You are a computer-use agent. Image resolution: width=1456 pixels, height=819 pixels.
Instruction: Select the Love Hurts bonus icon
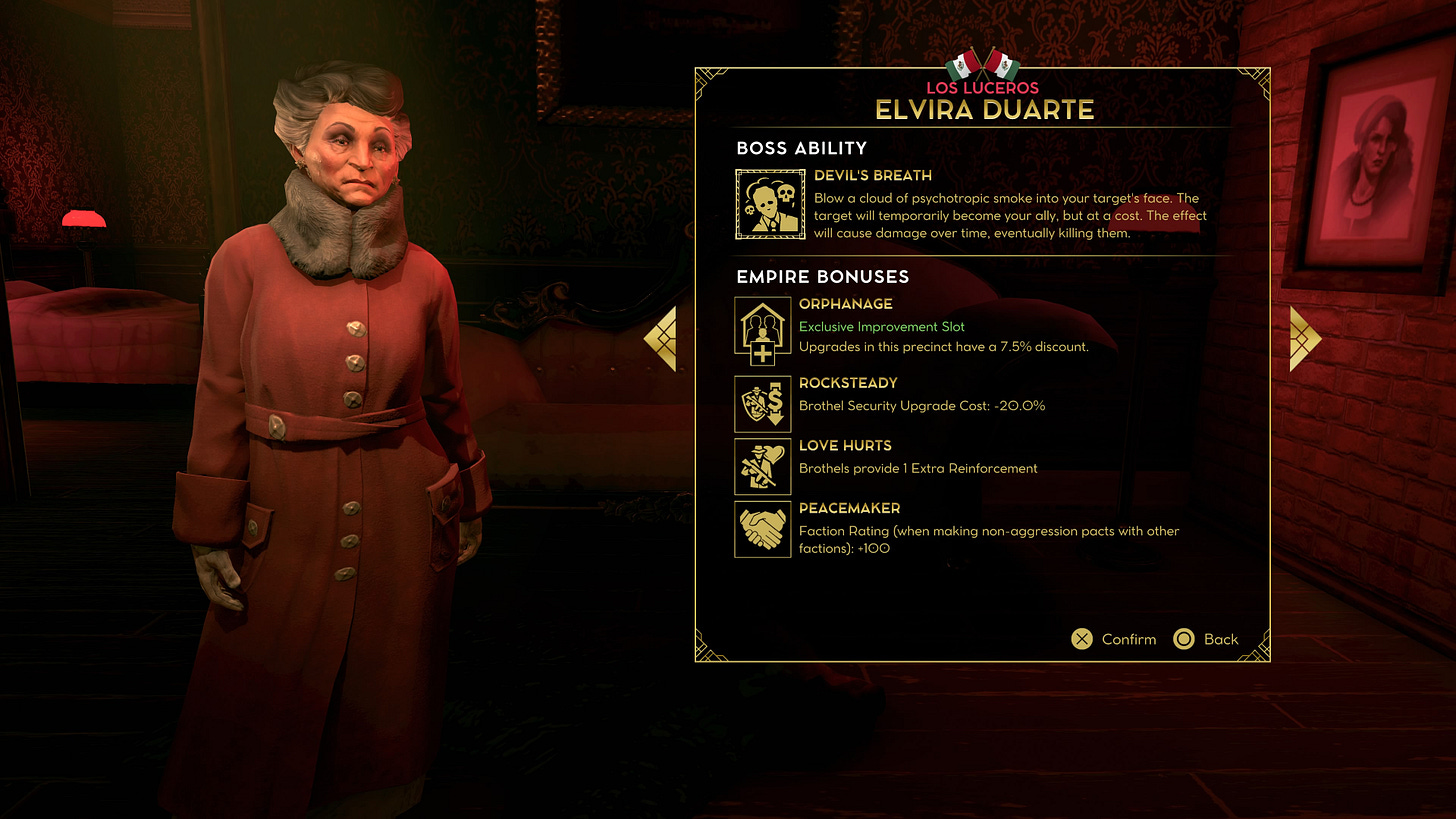pyautogui.click(x=763, y=466)
